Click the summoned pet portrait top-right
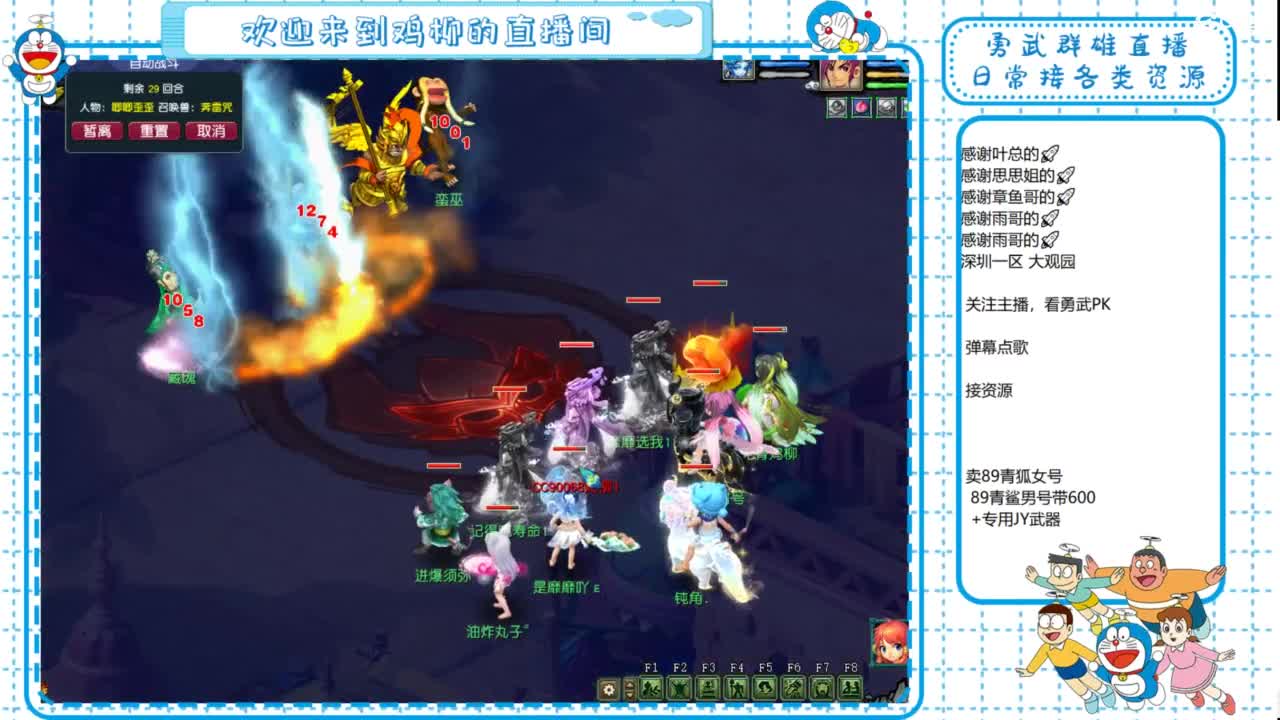This screenshot has height=720, width=1280. (x=738, y=71)
